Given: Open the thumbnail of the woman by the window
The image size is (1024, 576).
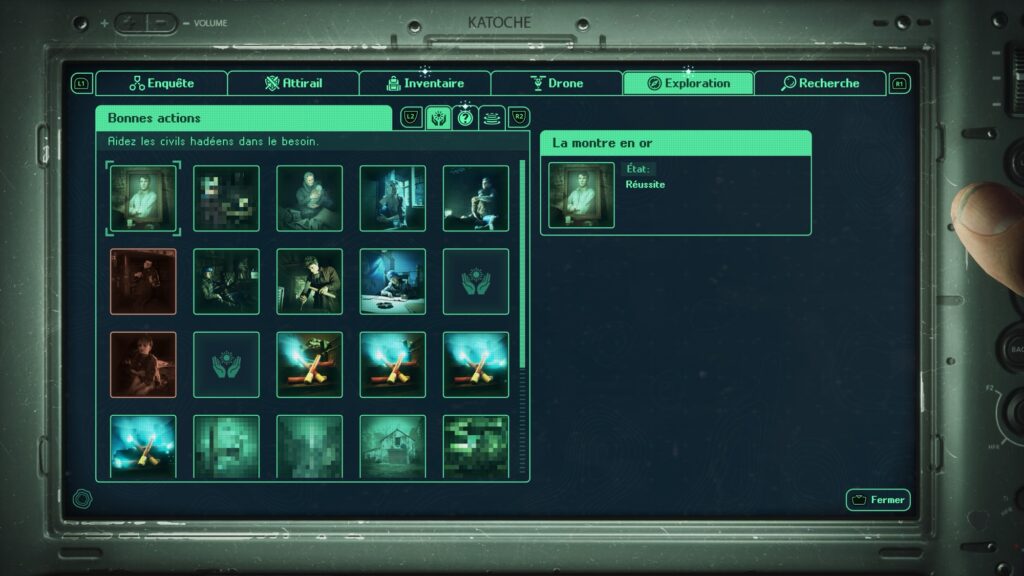Looking at the screenshot, I should (x=392, y=198).
